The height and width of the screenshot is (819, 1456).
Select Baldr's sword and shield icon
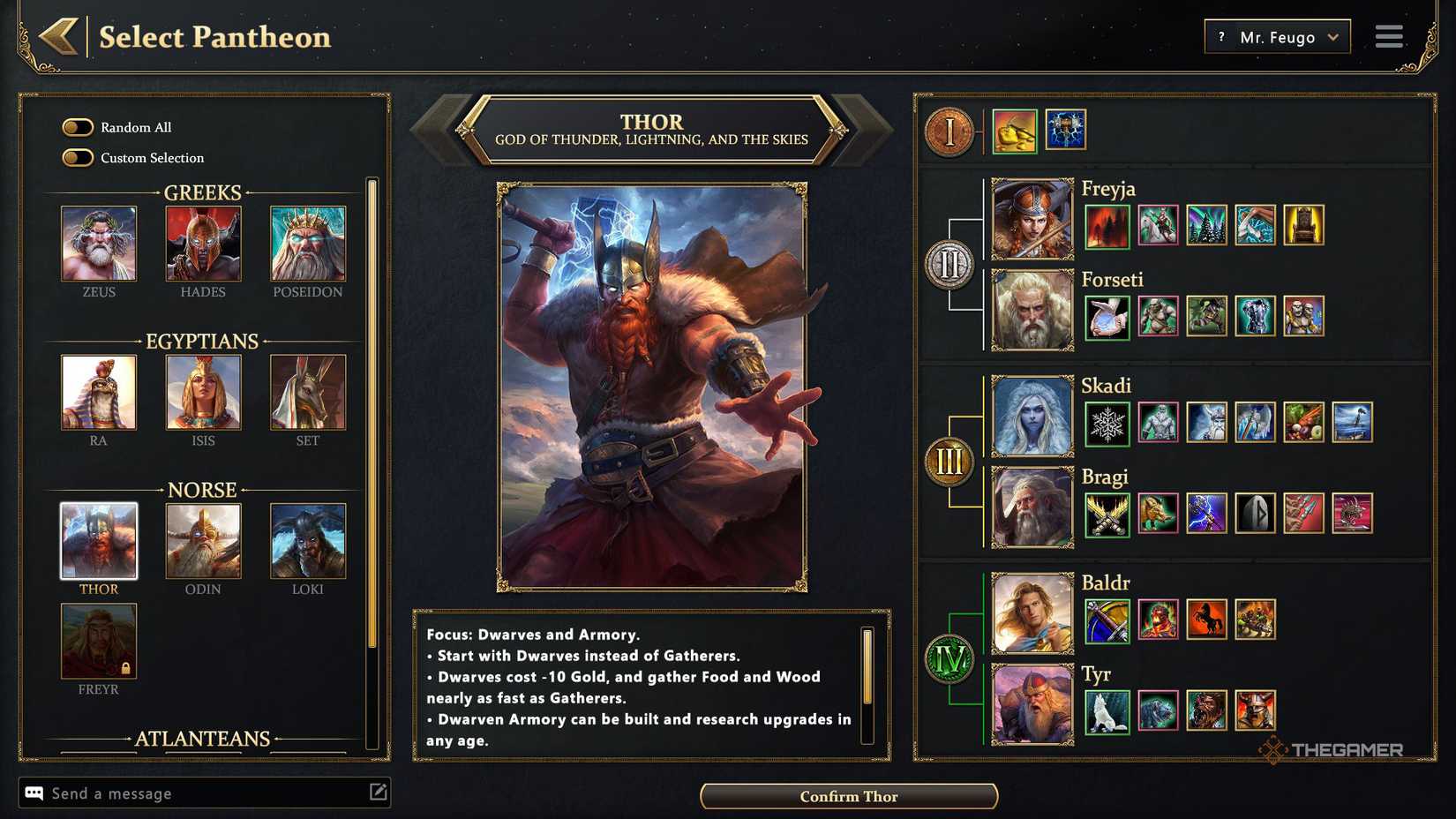[x=1107, y=620]
